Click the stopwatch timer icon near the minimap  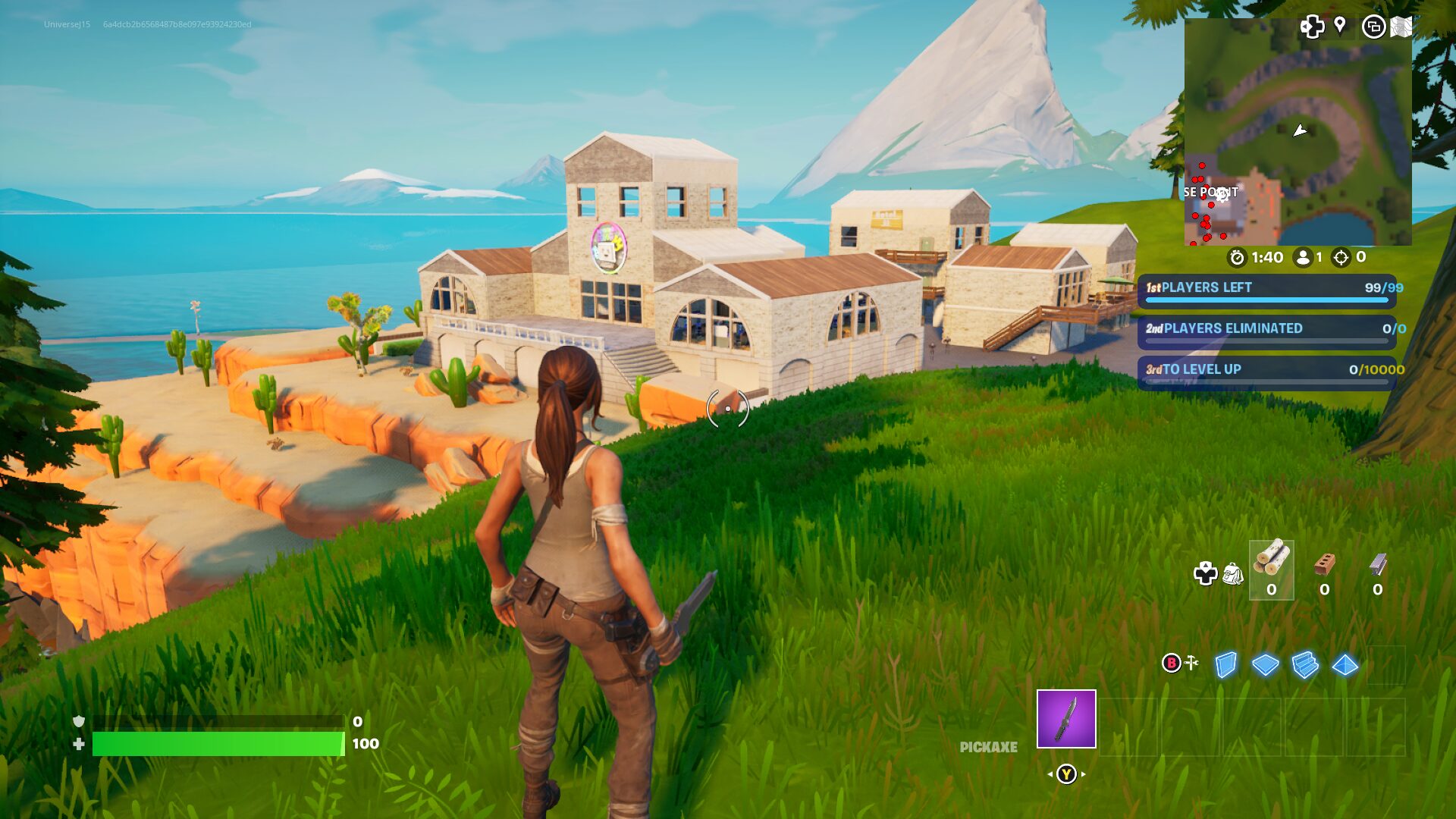(x=1236, y=256)
